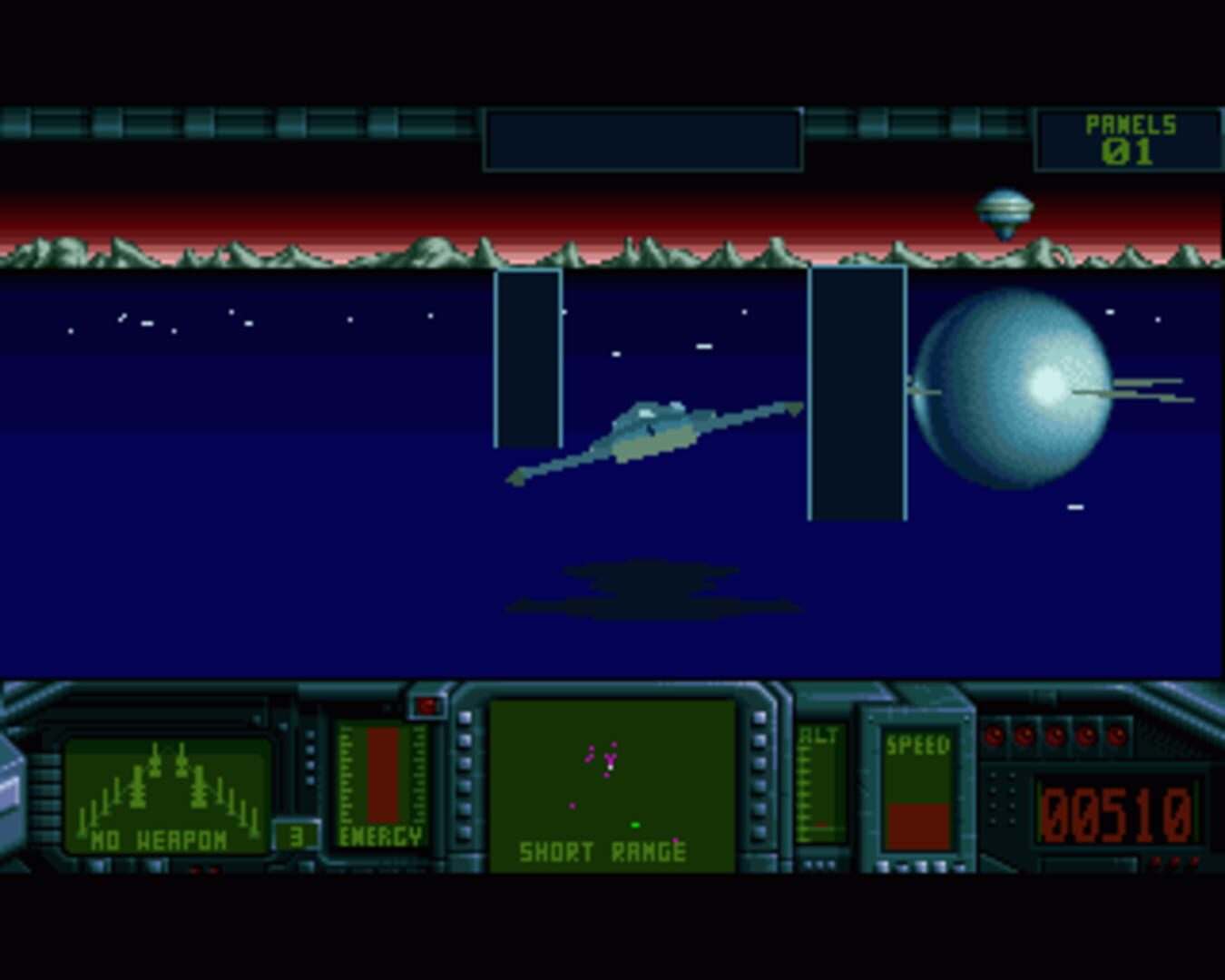Image resolution: width=1225 pixels, height=980 pixels.
Task: Toggle the red switch above the ENERGY gauge
Action: [x=428, y=703]
